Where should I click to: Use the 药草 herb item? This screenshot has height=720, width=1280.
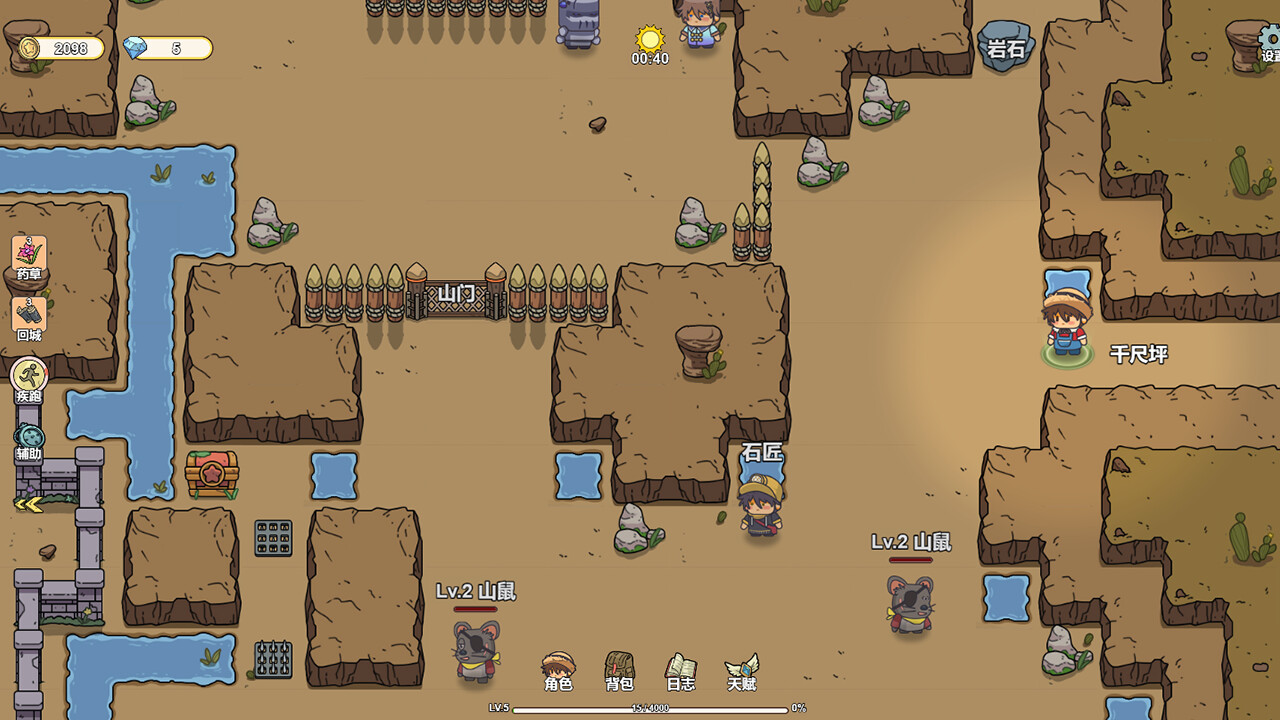coord(29,257)
